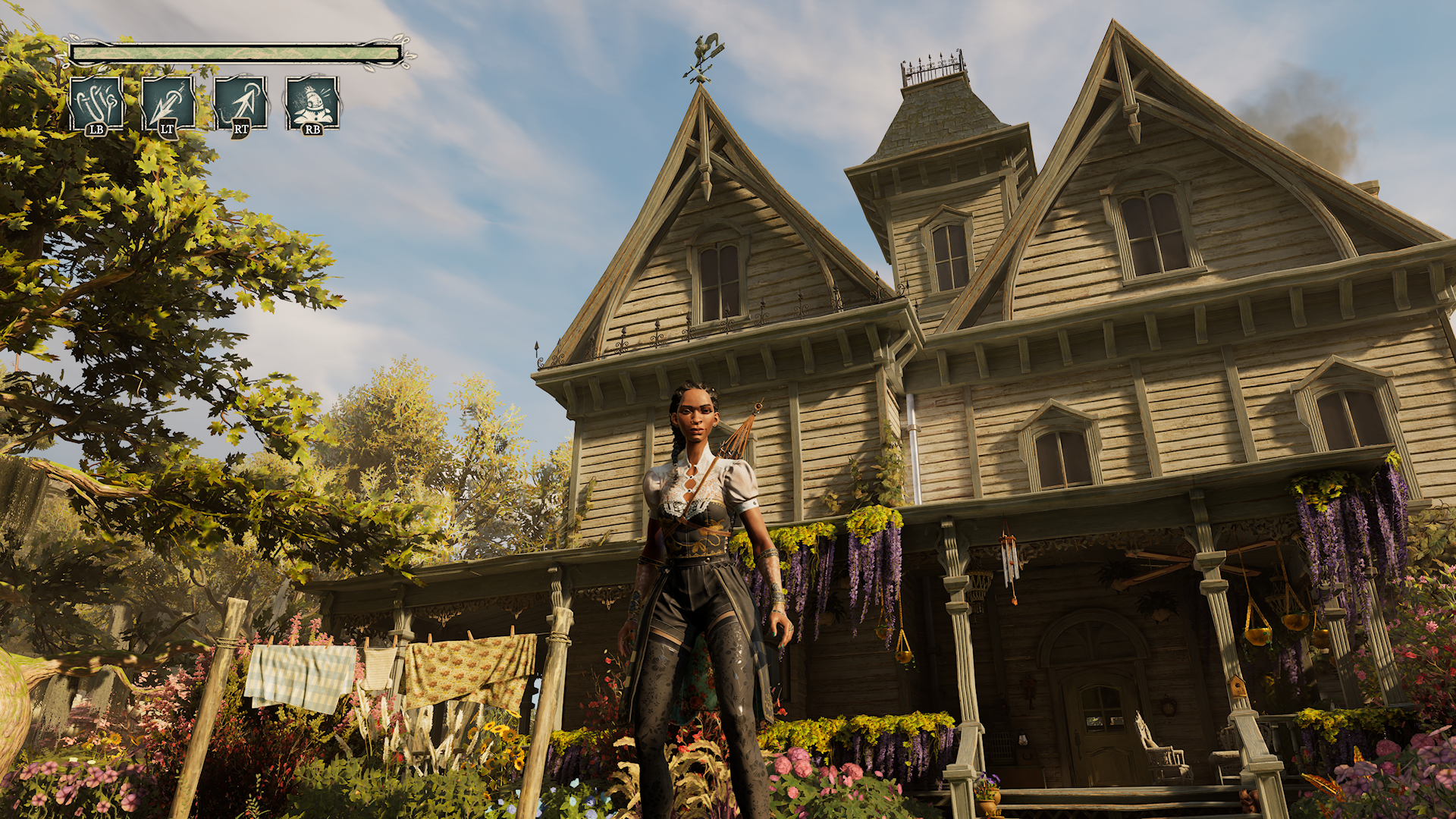Select the RT push arrow ability icon

pyautogui.click(x=240, y=101)
